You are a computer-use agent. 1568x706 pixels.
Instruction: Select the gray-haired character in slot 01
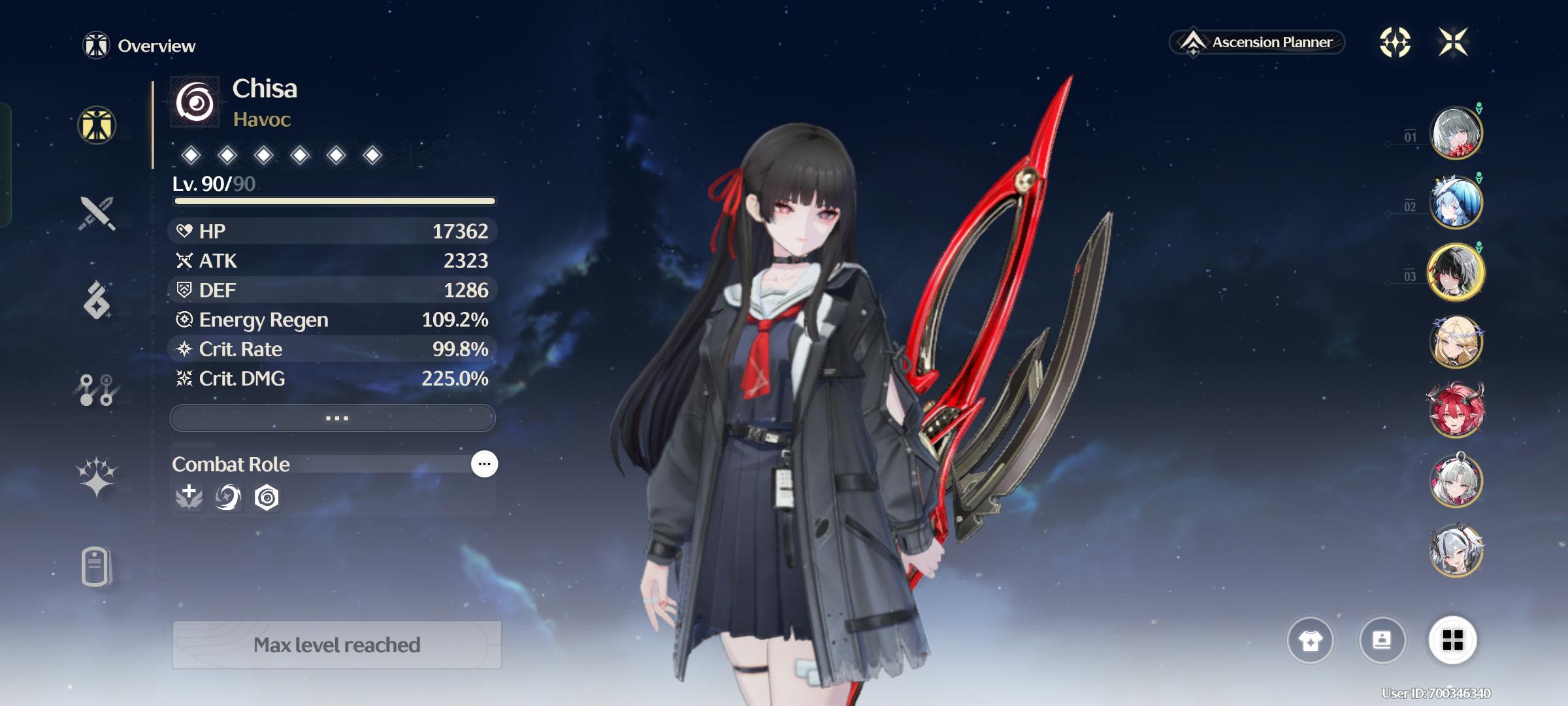click(x=1456, y=133)
